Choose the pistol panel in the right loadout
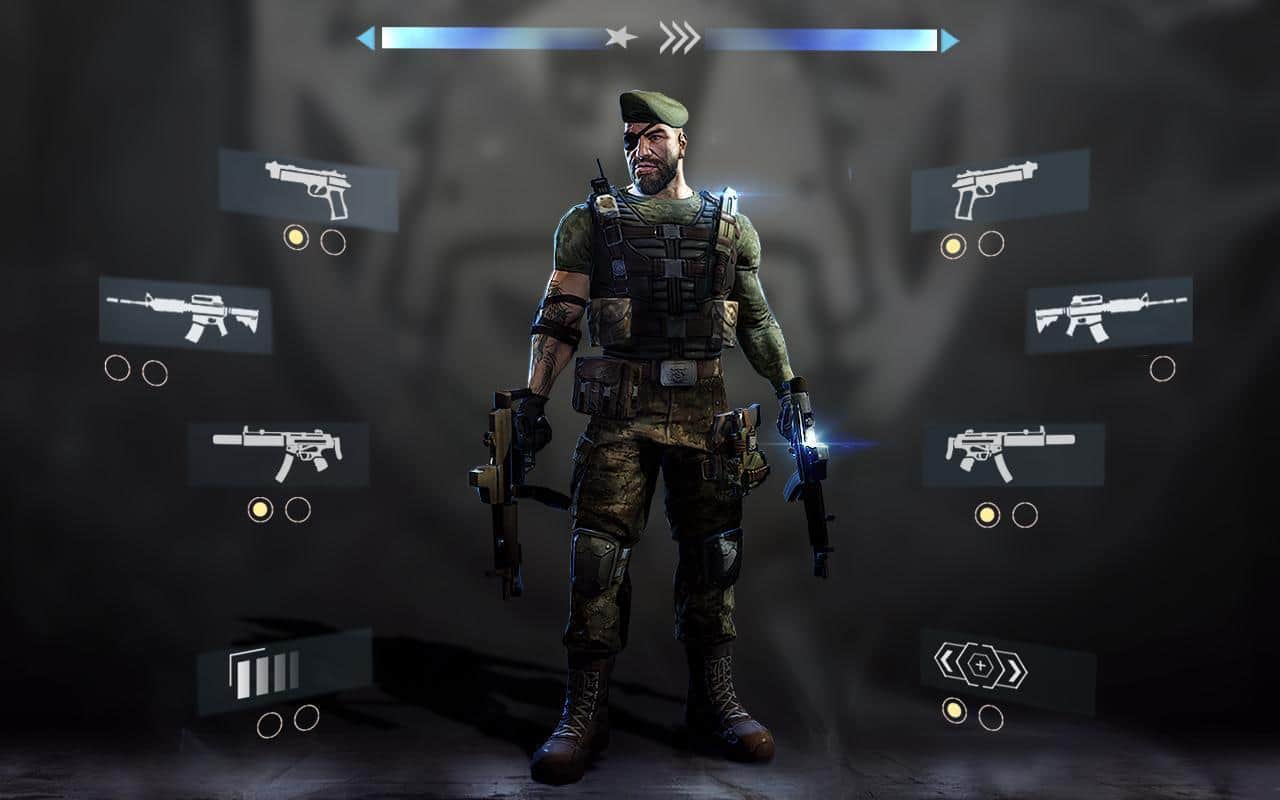1280x800 pixels. click(x=999, y=190)
